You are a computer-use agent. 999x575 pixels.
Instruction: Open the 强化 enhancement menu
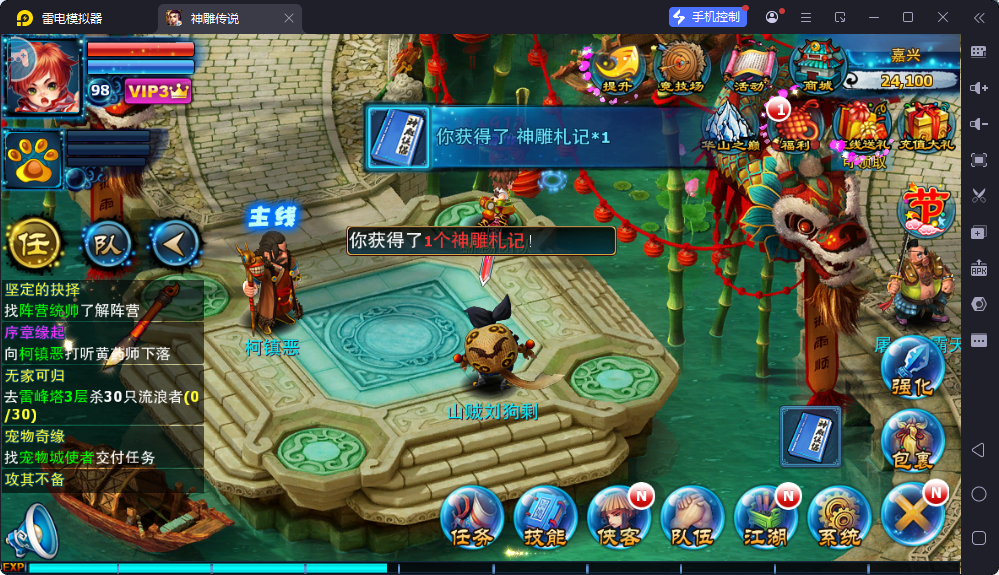(x=913, y=367)
